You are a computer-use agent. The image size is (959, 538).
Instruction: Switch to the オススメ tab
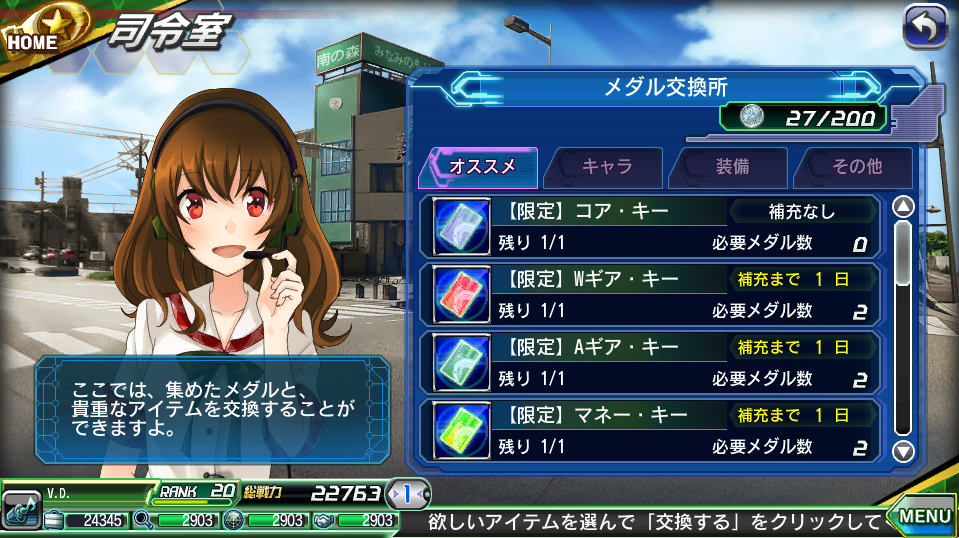point(480,167)
